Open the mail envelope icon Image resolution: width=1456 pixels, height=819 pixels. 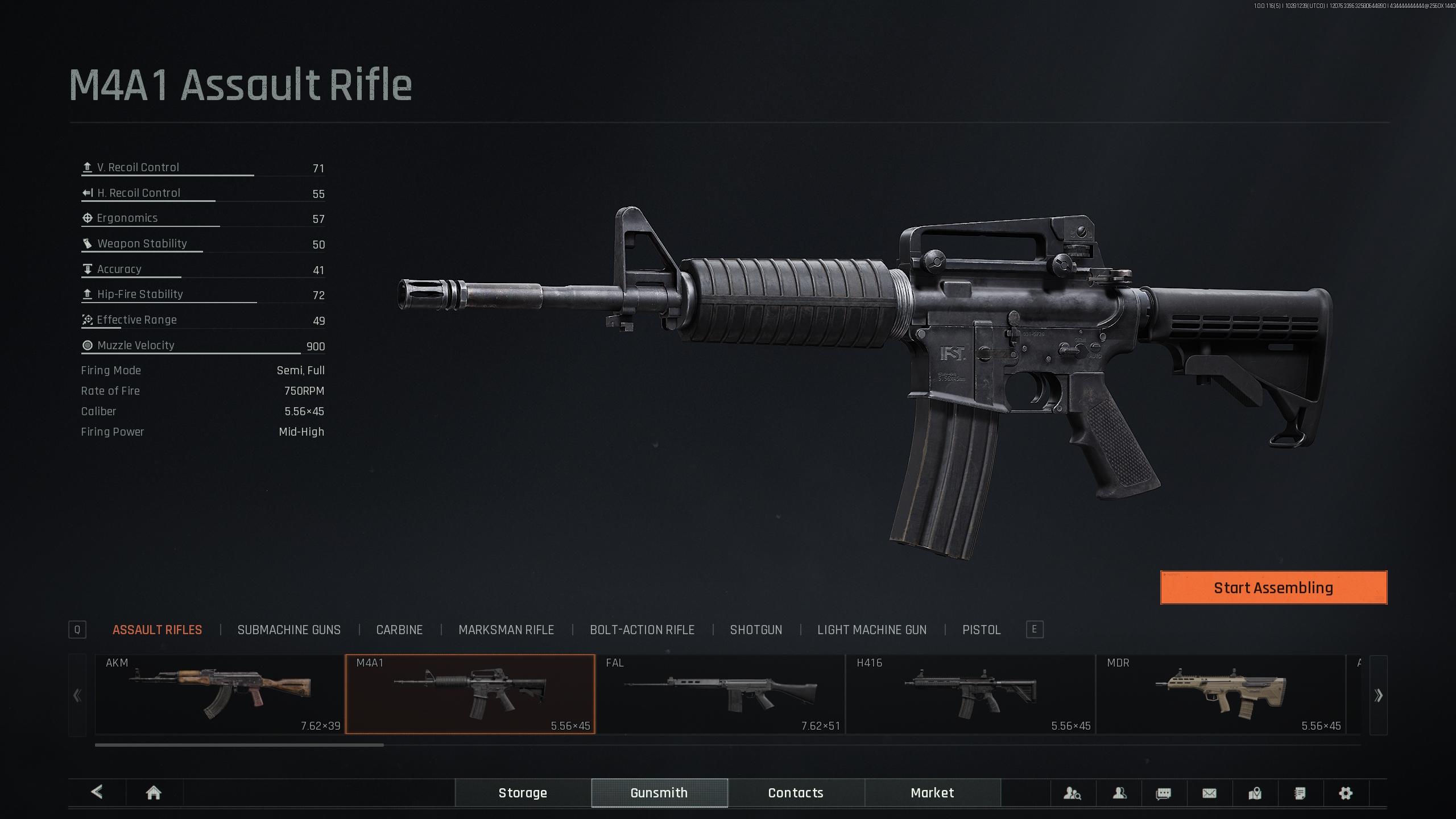pos(1209,793)
